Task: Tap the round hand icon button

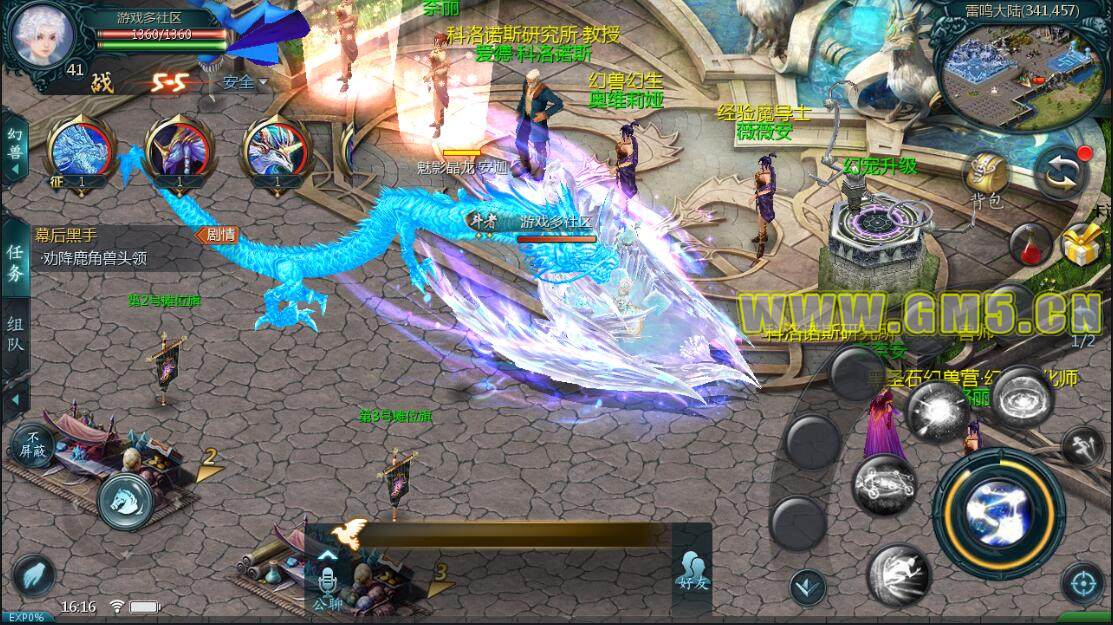Action: tap(34, 576)
